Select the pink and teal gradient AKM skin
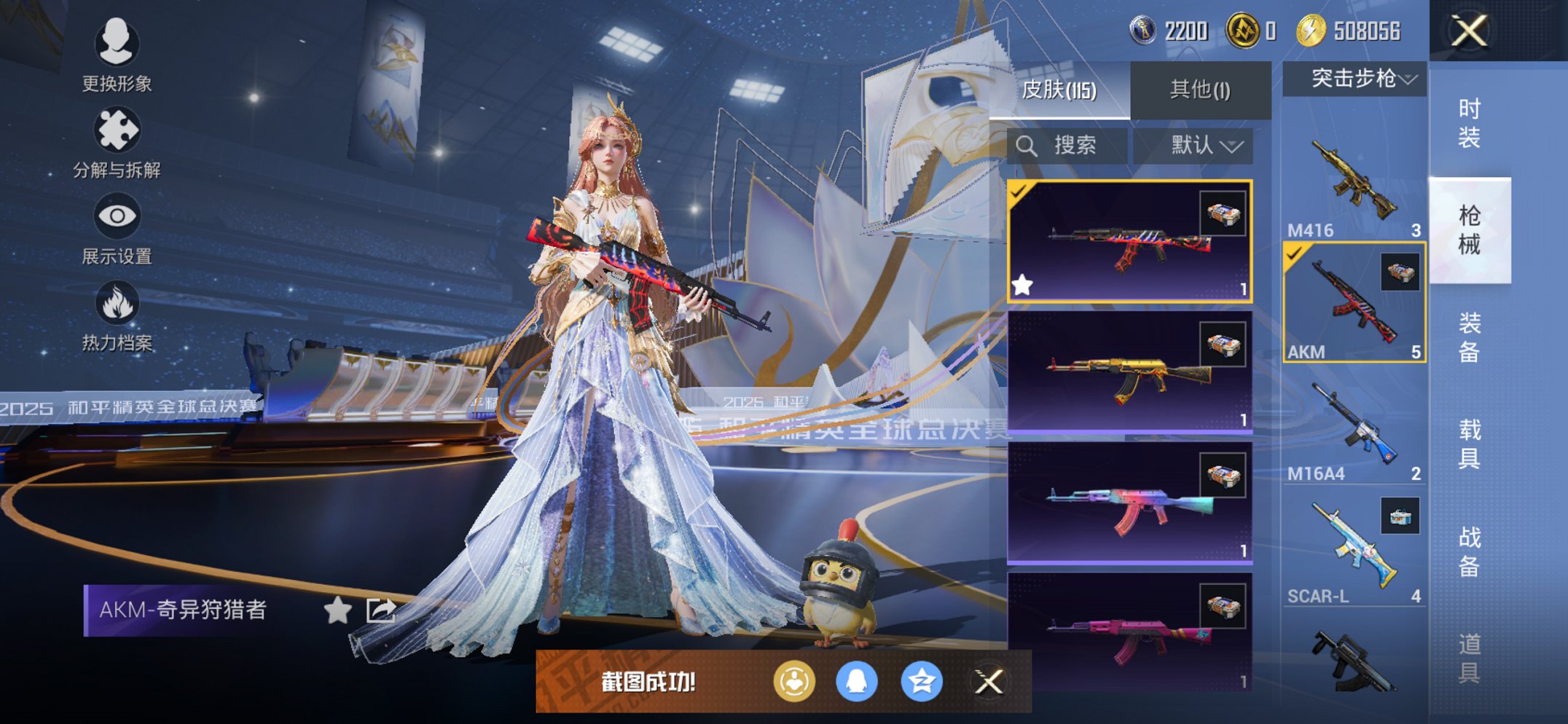 (x=1129, y=504)
